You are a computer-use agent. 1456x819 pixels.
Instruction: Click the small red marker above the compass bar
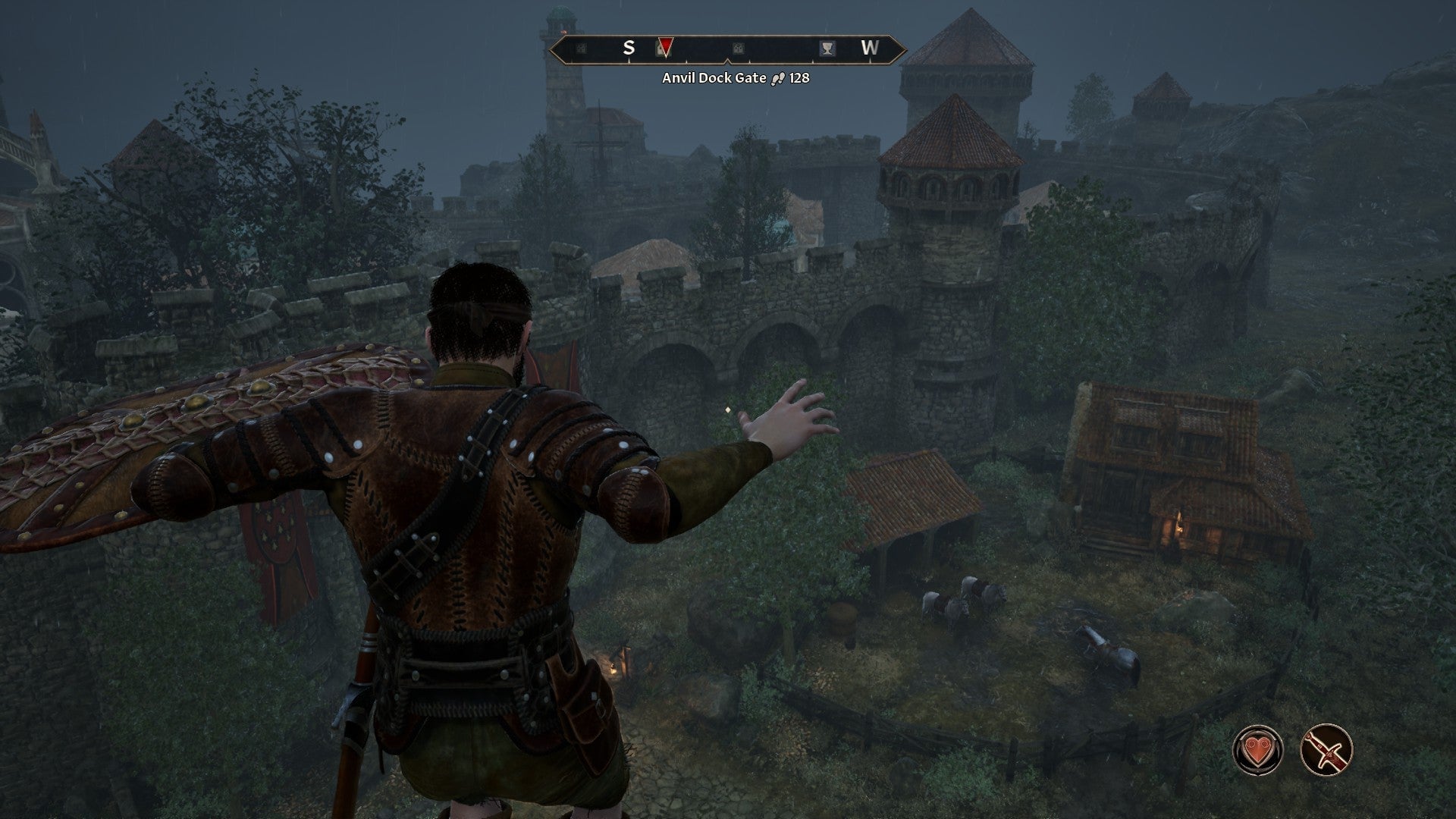pos(563,31)
